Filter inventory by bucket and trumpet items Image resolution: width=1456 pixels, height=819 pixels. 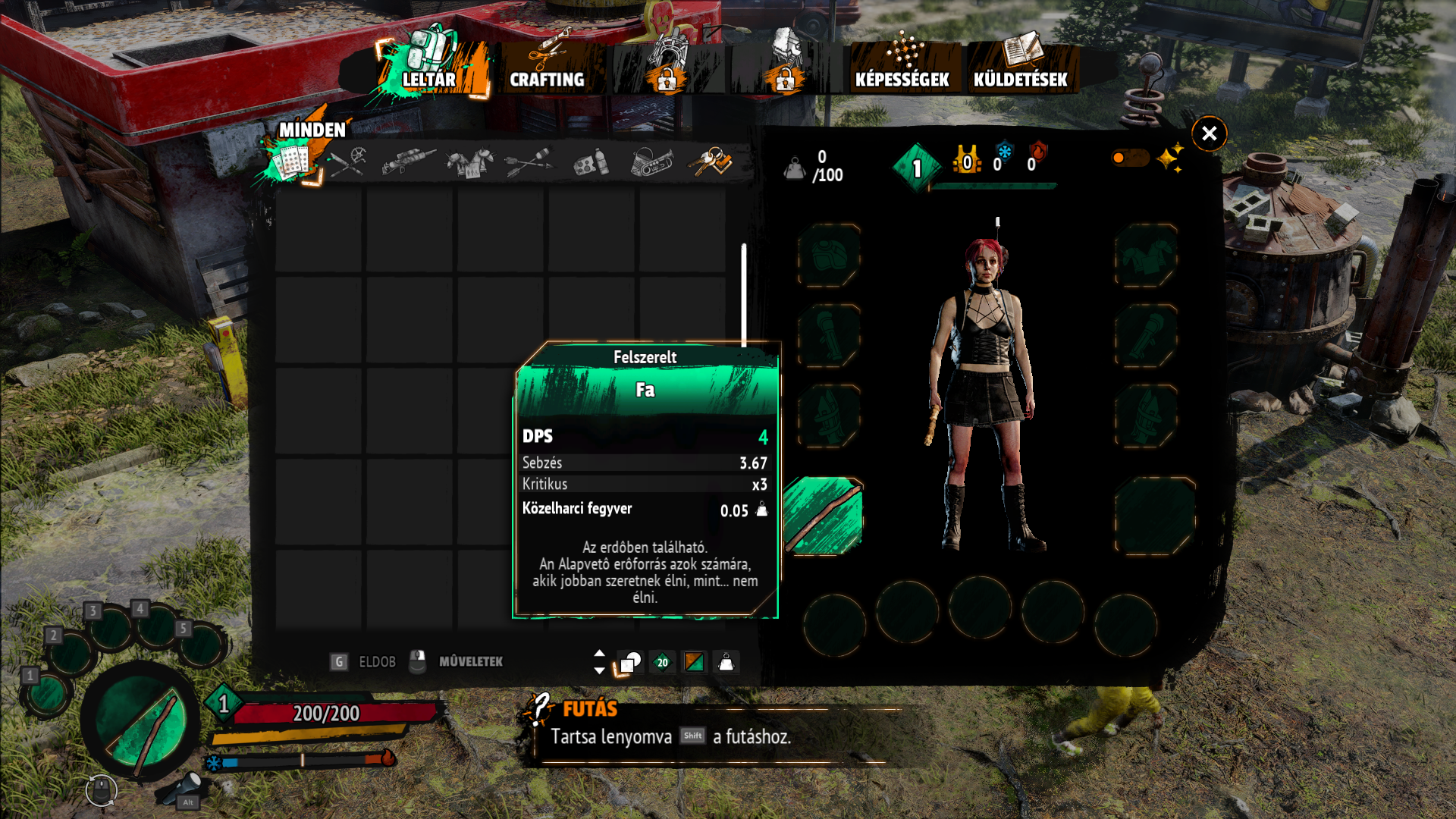(x=651, y=162)
